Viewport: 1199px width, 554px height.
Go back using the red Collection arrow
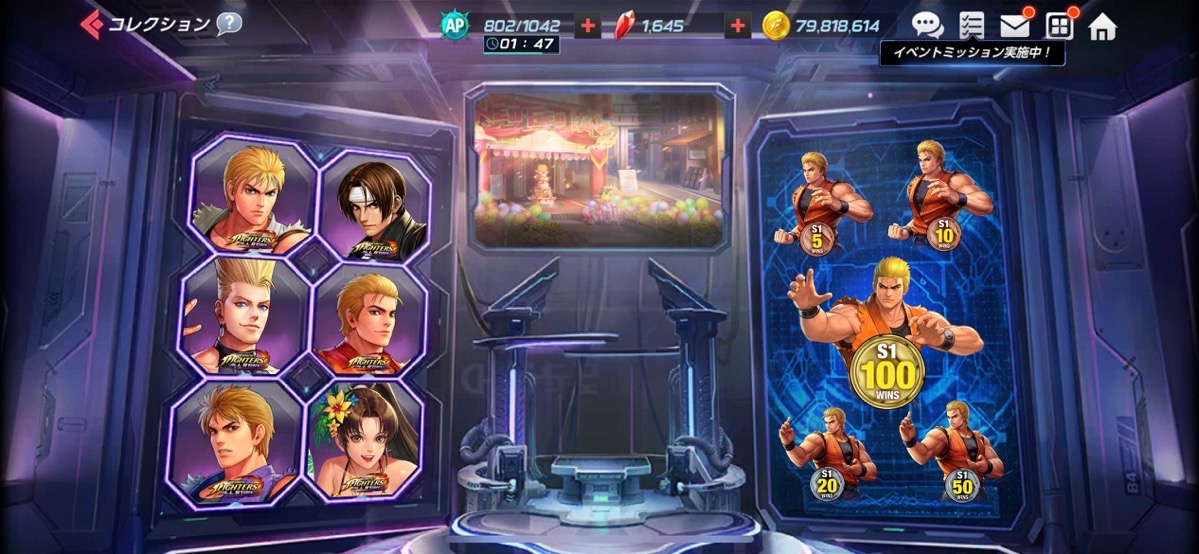tap(92, 24)
